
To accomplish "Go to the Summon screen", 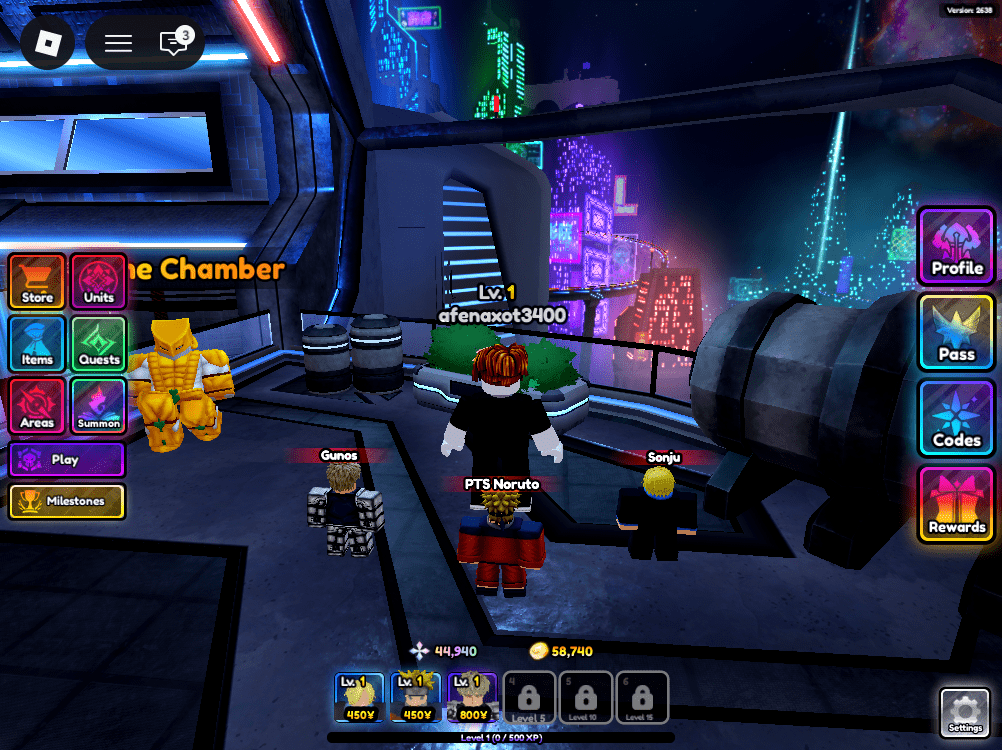I will [98, 405].
